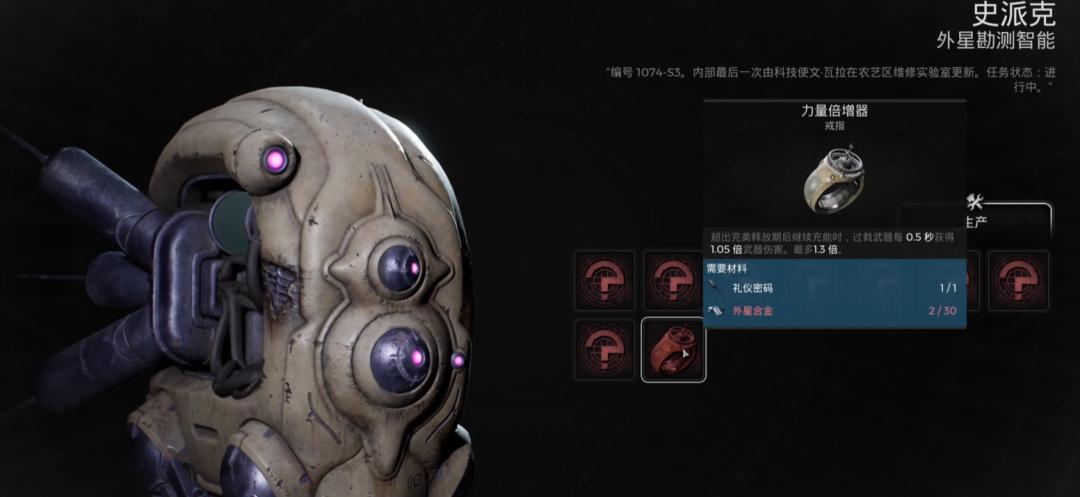Open the production tab with wrench icon
This screenshot has height=497, width=1080.
[977, 212]
